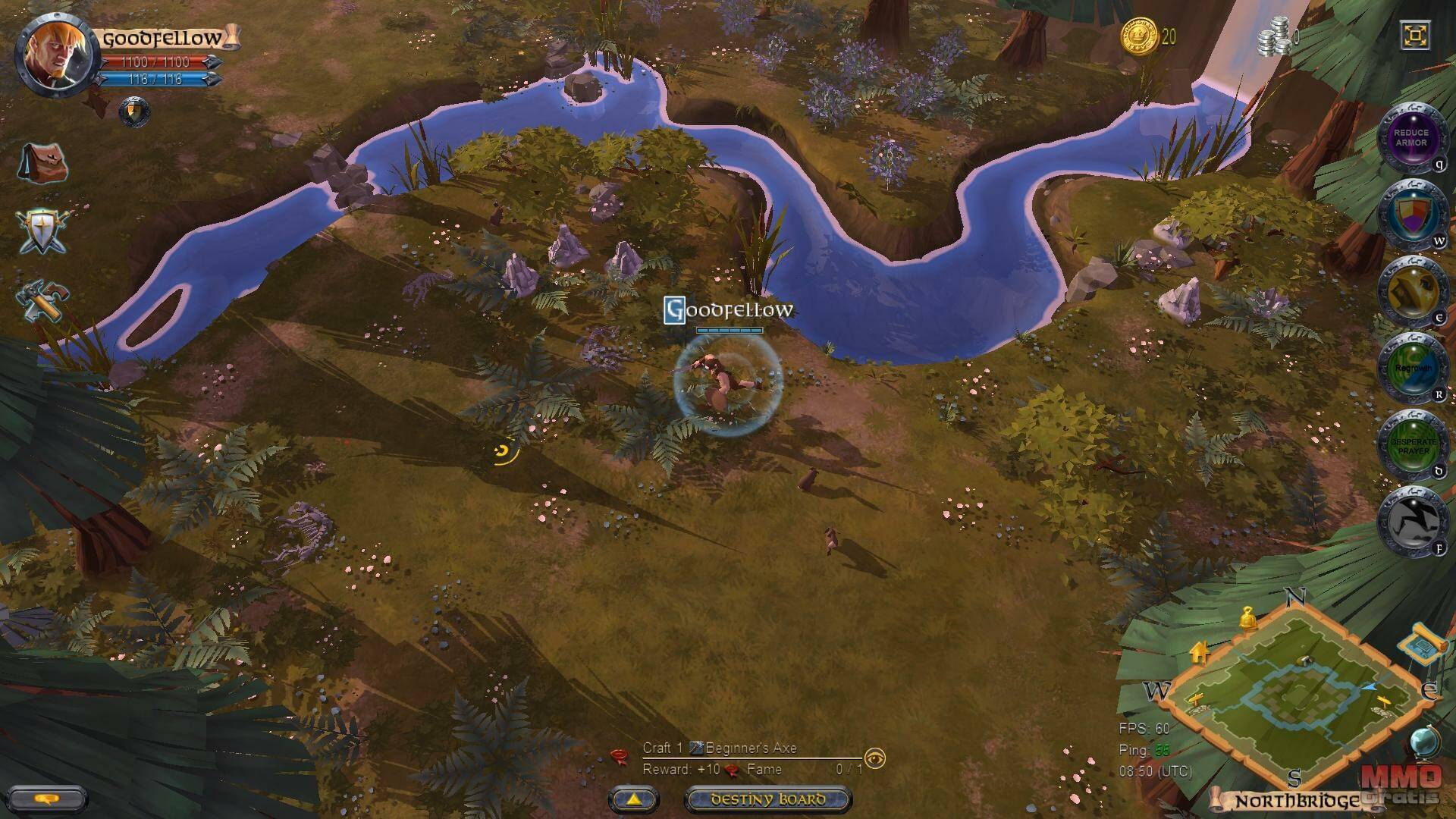Open the leather bag inventory
Image resolution: width=1456 pixels, height=819 pixels.
43,162
